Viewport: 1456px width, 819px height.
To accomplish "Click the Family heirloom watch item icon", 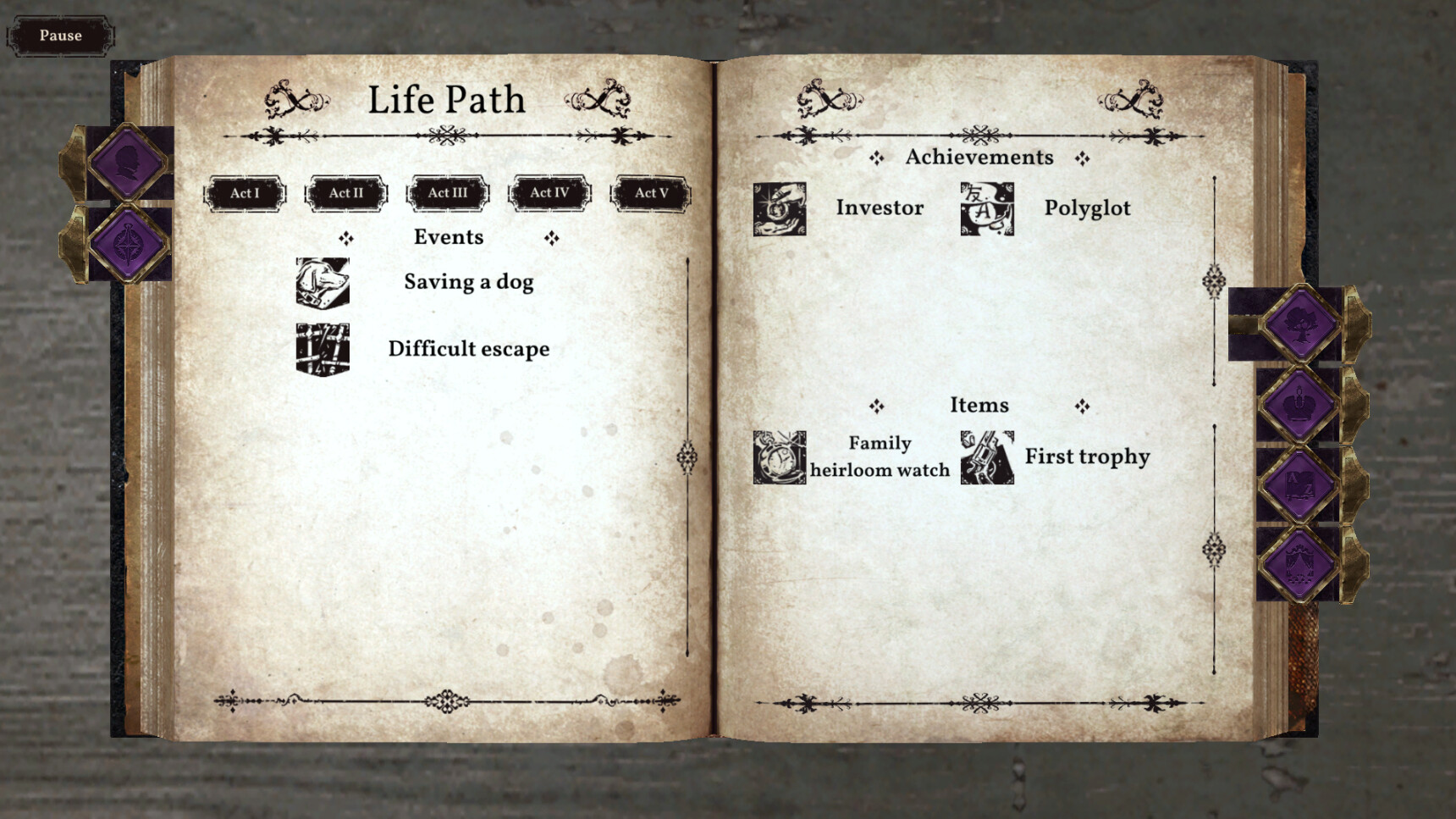I will pyautogui.click(x=779, y=457).
